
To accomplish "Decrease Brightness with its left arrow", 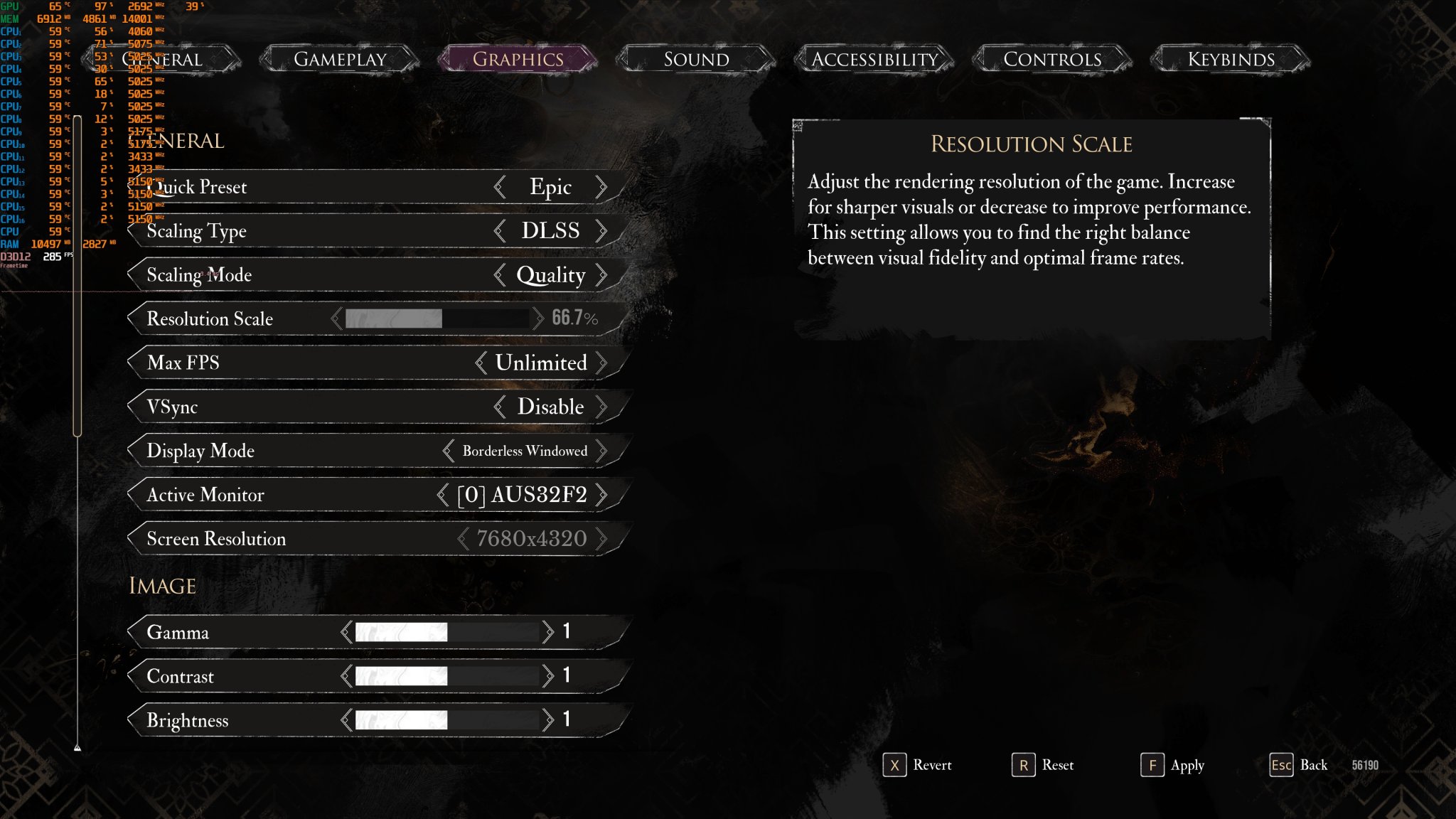I will [346, 720].
